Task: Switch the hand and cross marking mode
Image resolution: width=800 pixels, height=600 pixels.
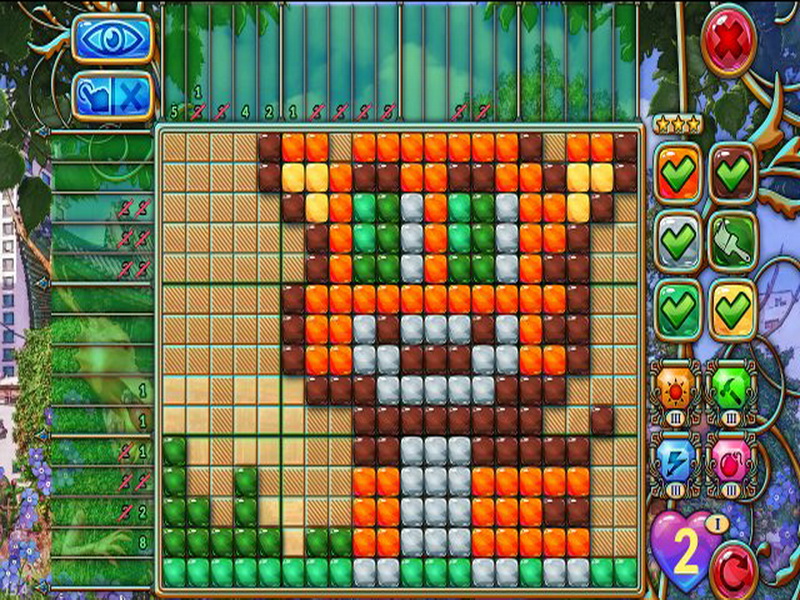Action: tap(111, 96)
